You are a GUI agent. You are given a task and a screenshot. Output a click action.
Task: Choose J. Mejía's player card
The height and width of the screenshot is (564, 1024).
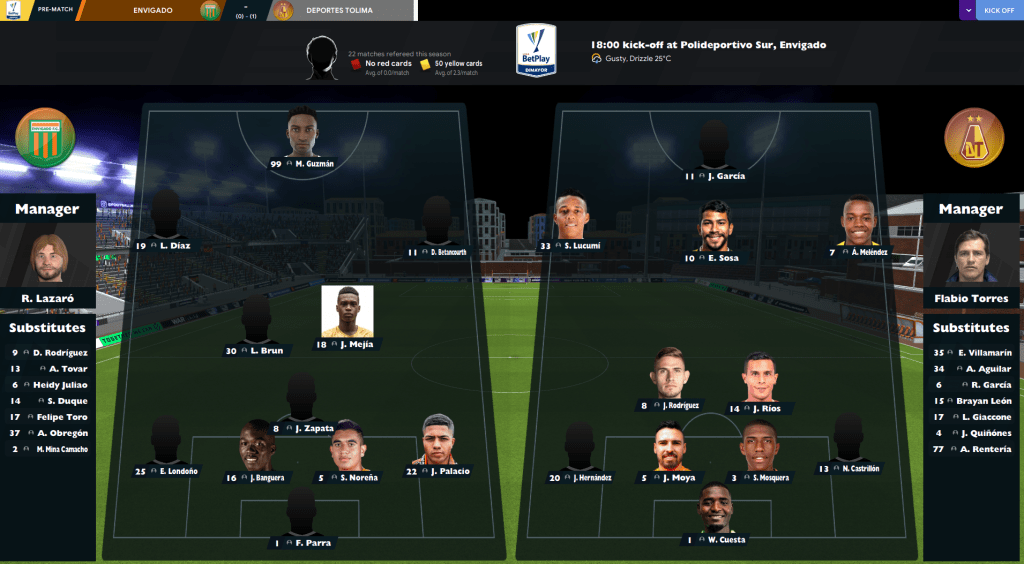point(347,312)
